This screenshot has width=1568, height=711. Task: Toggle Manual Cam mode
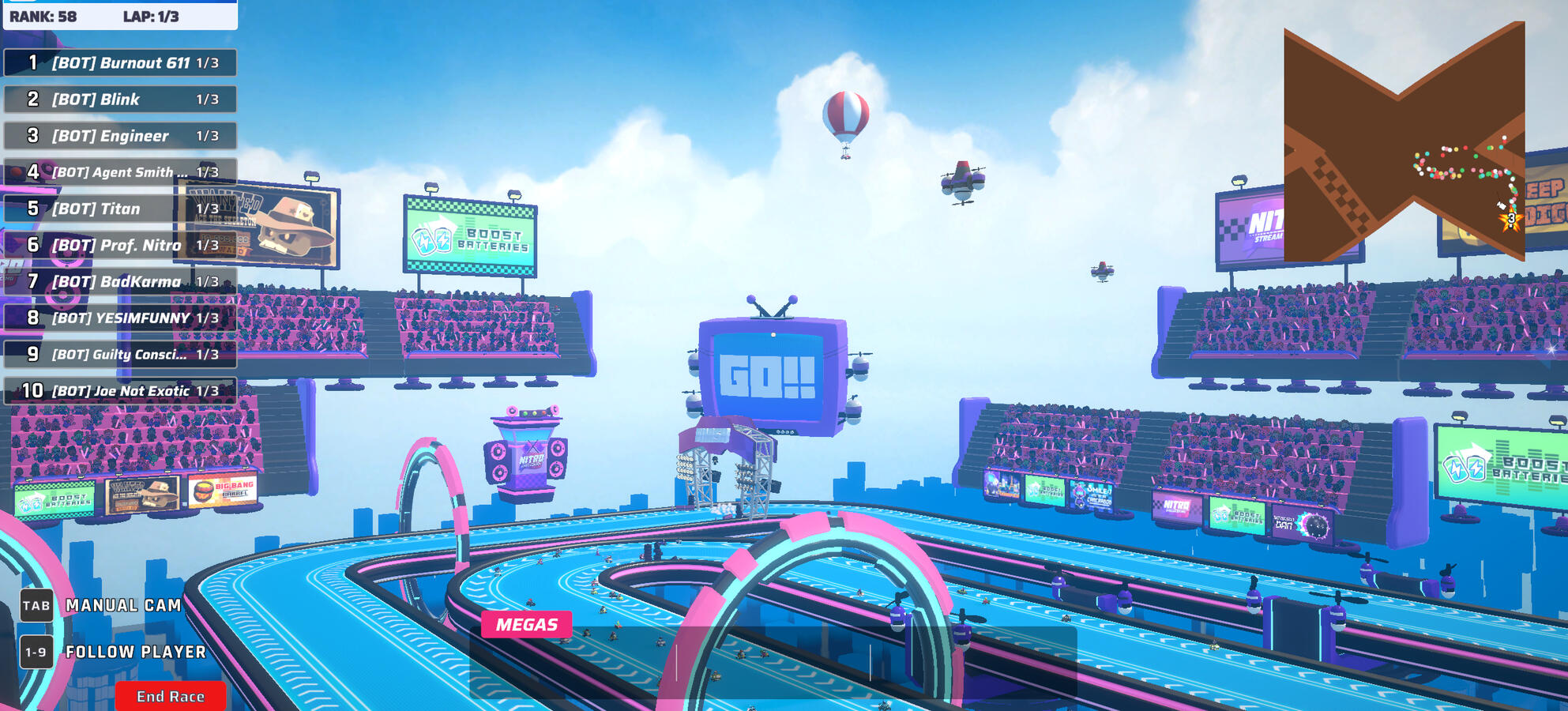coord(122,605)
